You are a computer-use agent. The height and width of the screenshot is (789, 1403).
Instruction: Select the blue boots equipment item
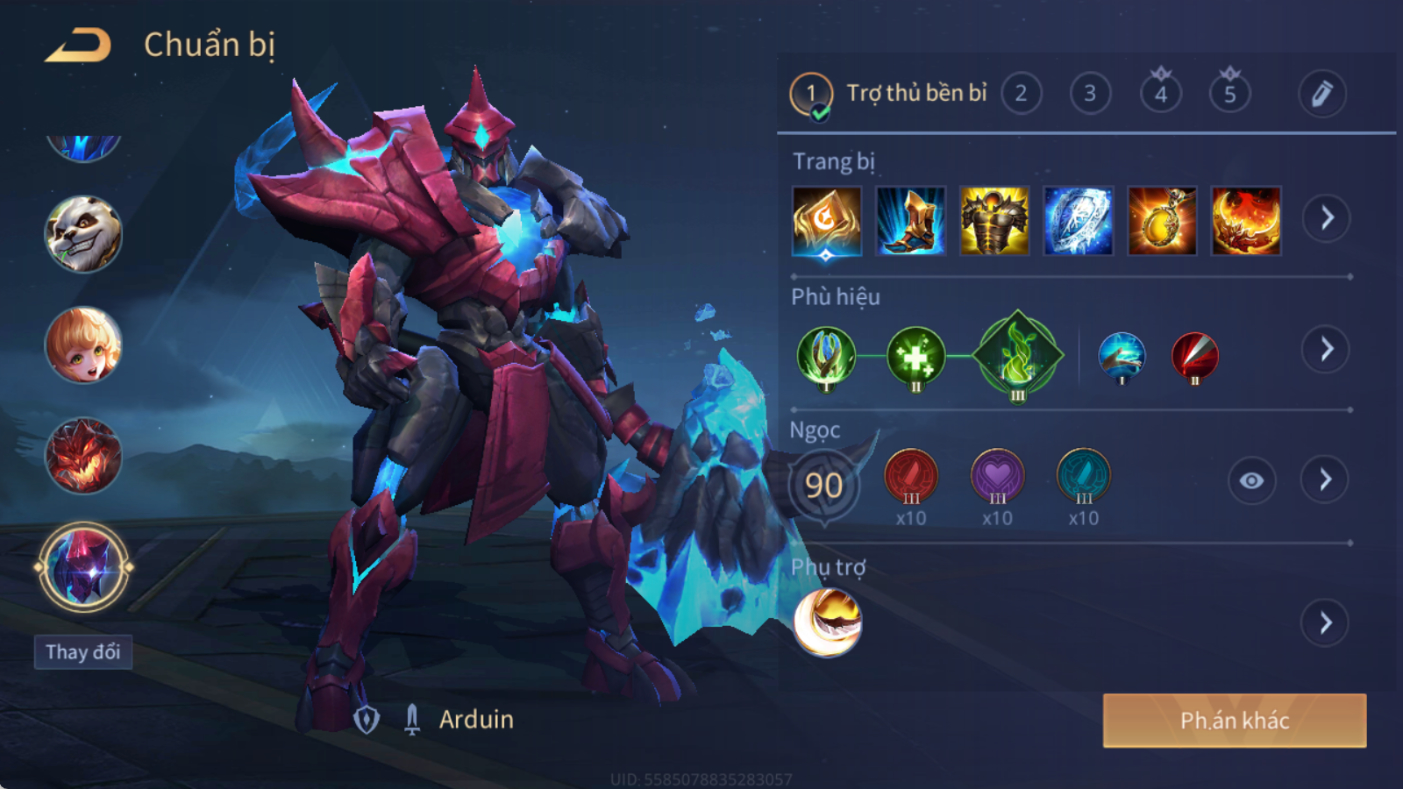(x=911, y=220)
